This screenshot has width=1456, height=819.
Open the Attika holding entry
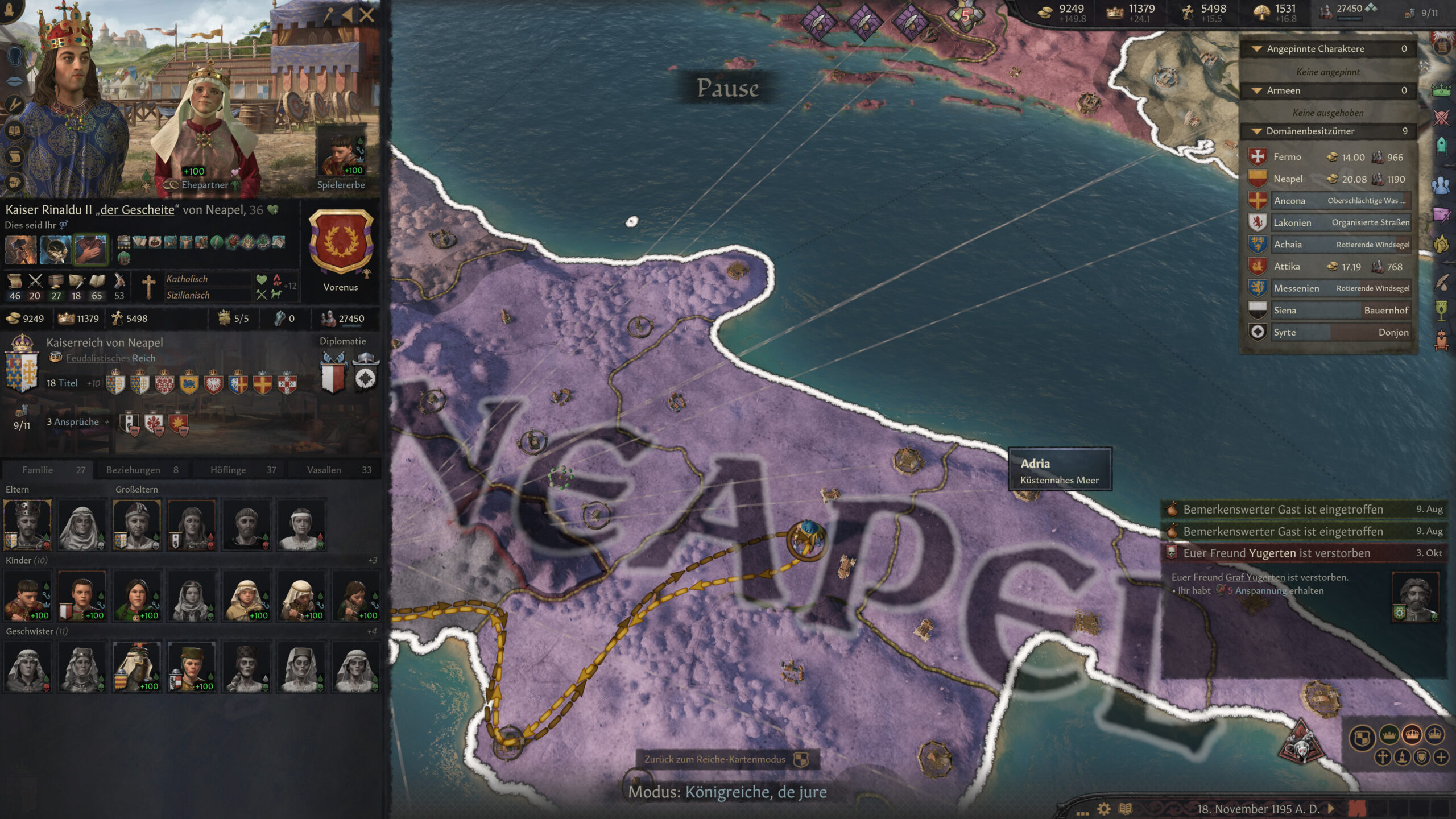click(x=1328, y=267)
